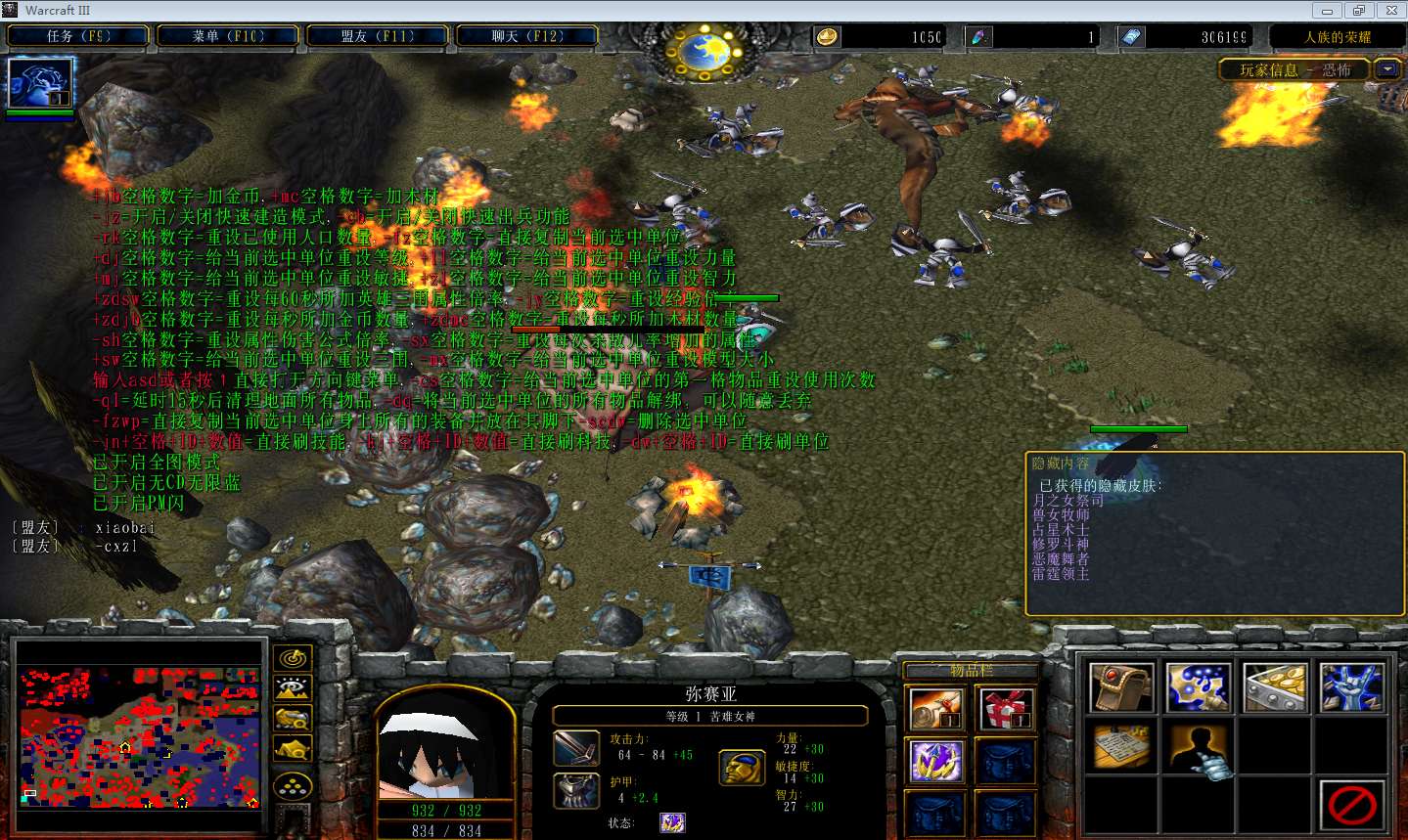Open the 盟友 (F11) allies menu
The width and height of the screenshot is (1408, 840).
[378, 36]
